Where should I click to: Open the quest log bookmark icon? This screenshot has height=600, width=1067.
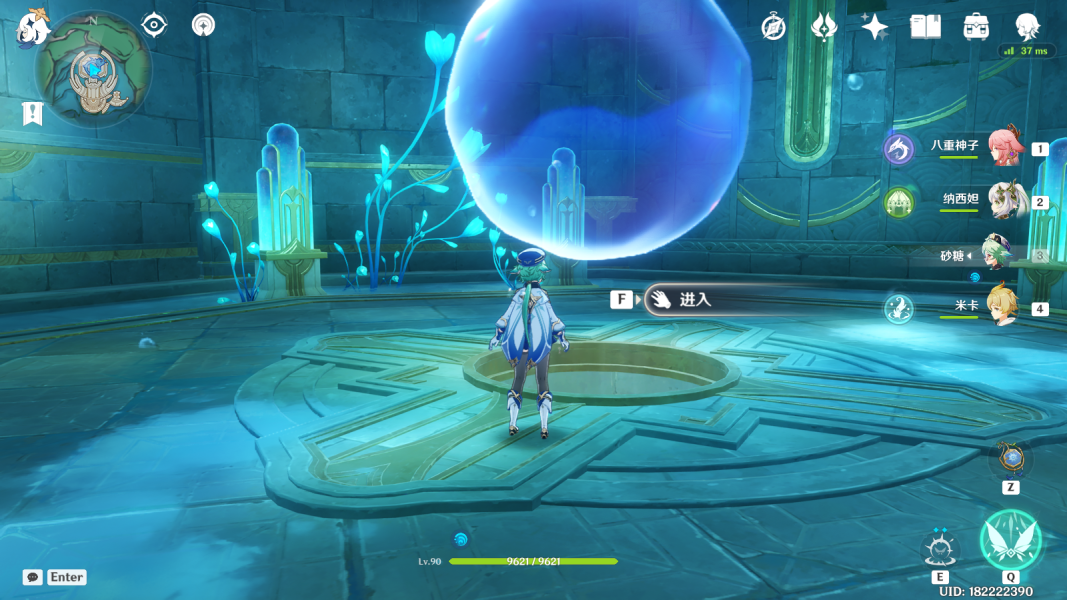click(32, 113)
